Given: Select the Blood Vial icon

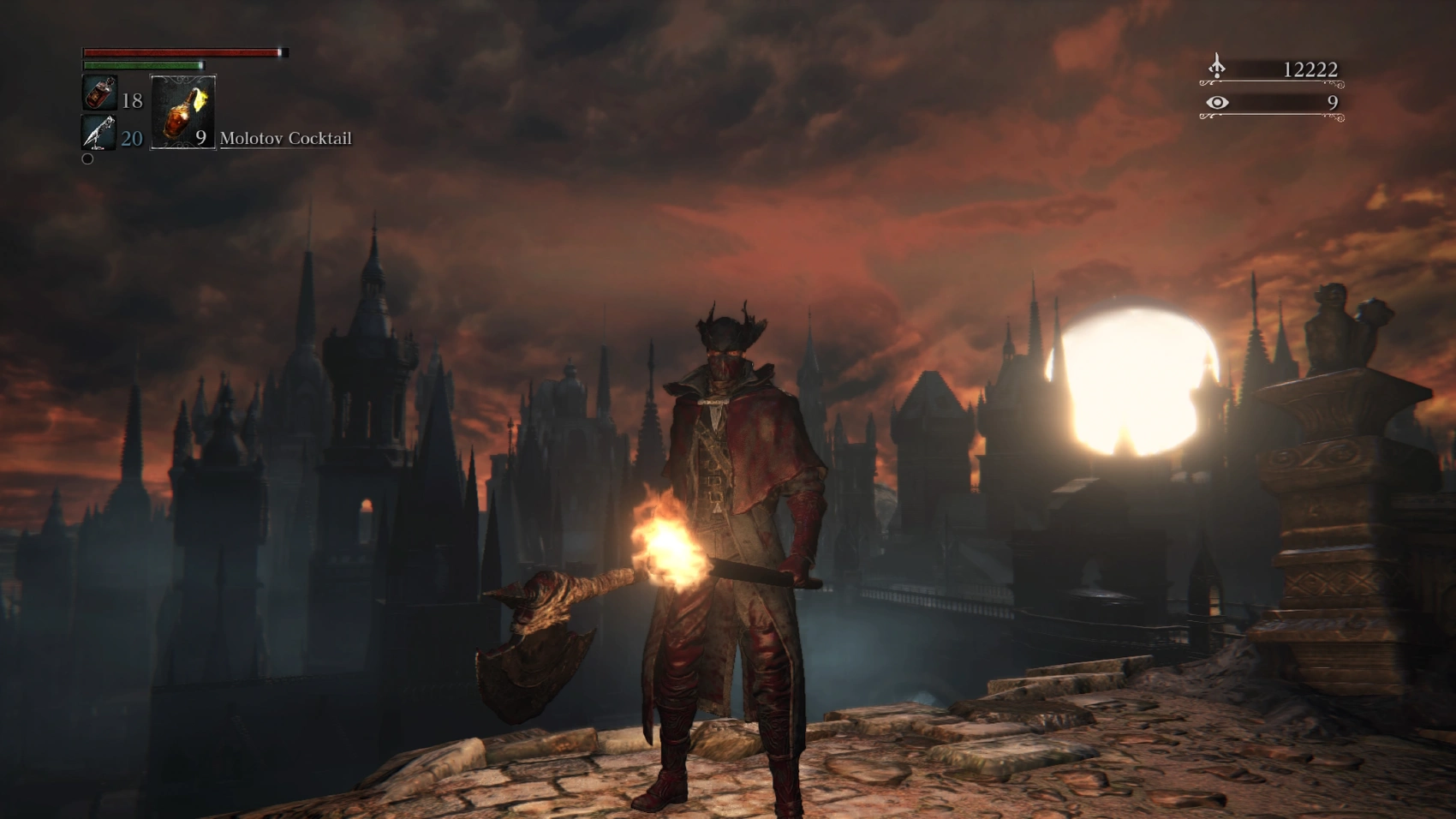Looking at the screenshot, I should [x=99, y=93].
